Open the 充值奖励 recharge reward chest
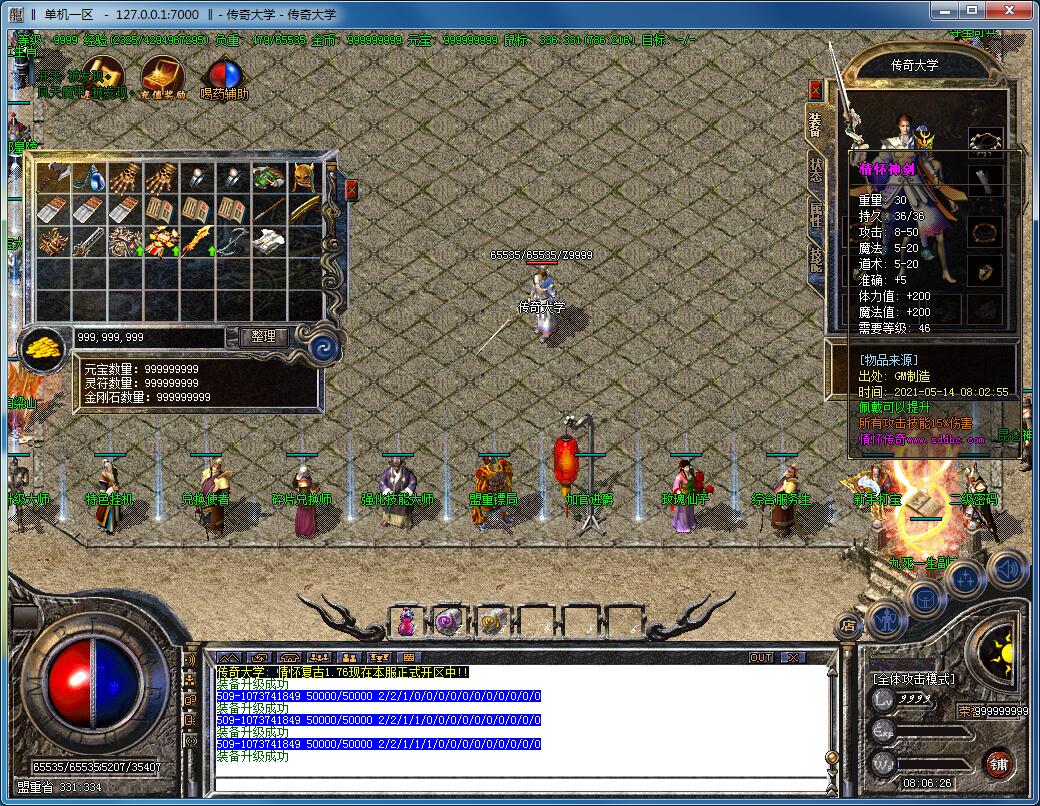 pos(163,76)
